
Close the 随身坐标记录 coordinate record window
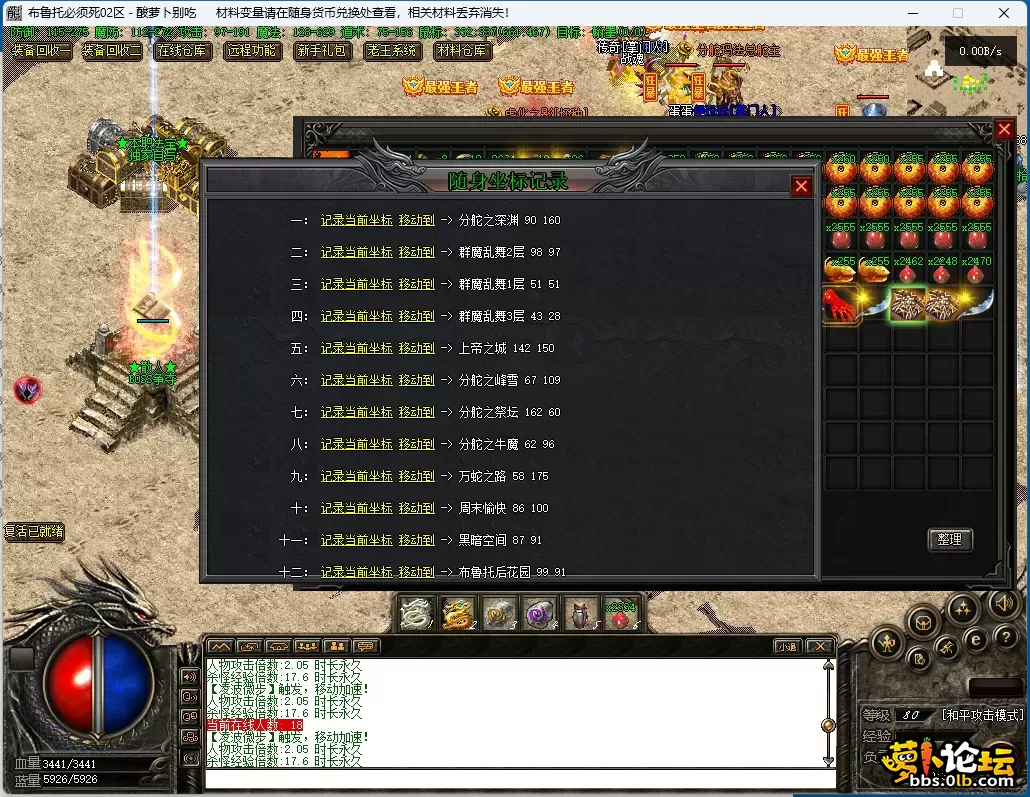801,186
